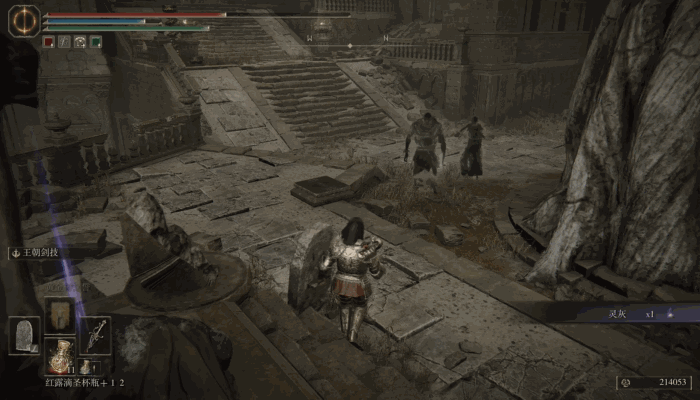Image resolution: width=700 pixels, height=400 pixels.
Task: Select the Flask of Crimson Tears slot
Action: tap(60, 355)
